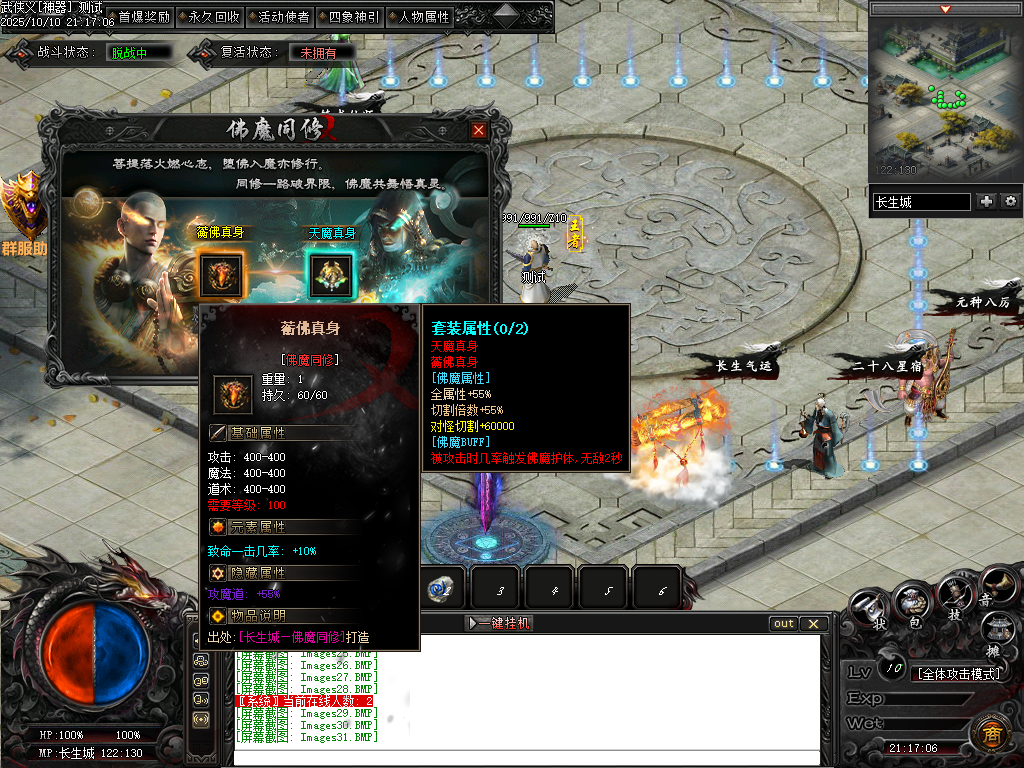Screen dimensions: 1024x768
Task: Click the 'out' button on chat panel
Action: point(784,624)
